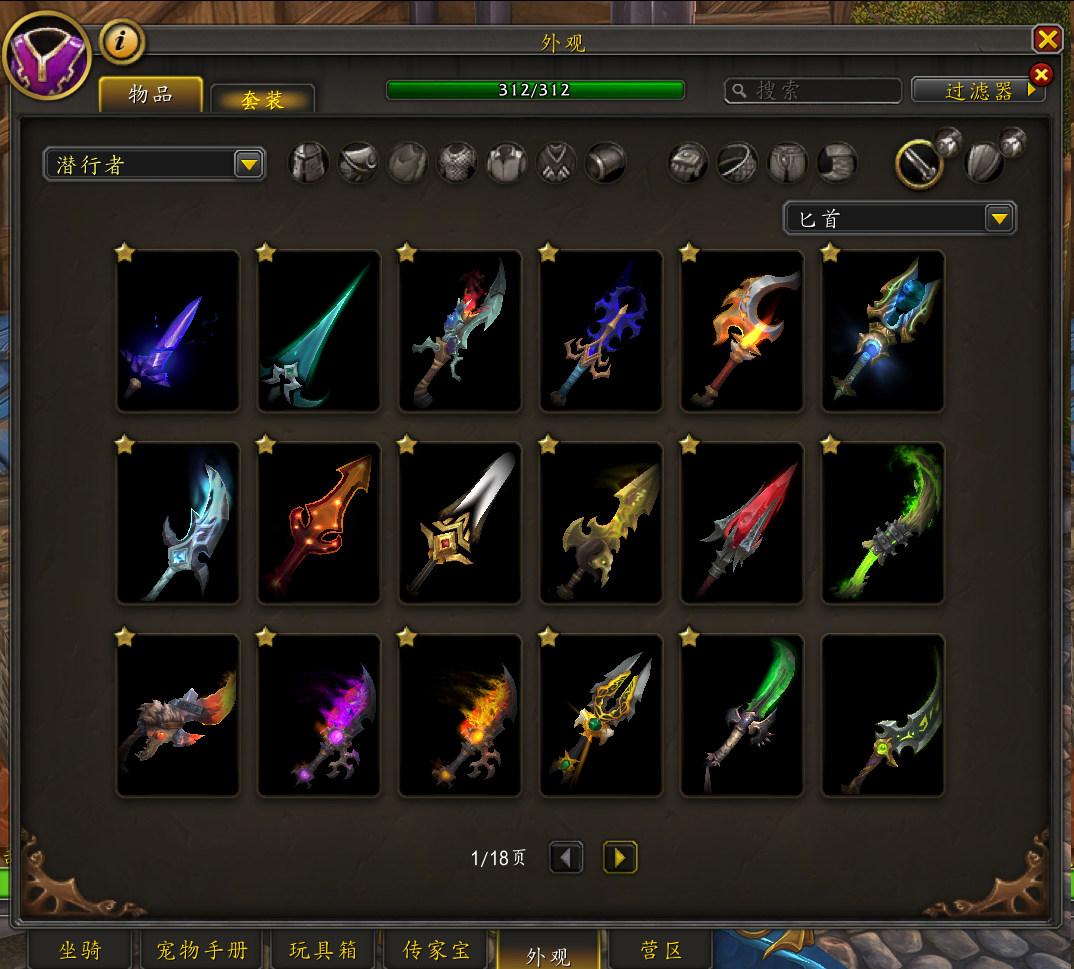
Task: Open the 坐骑 mounts tab
Action: [80, 950]
